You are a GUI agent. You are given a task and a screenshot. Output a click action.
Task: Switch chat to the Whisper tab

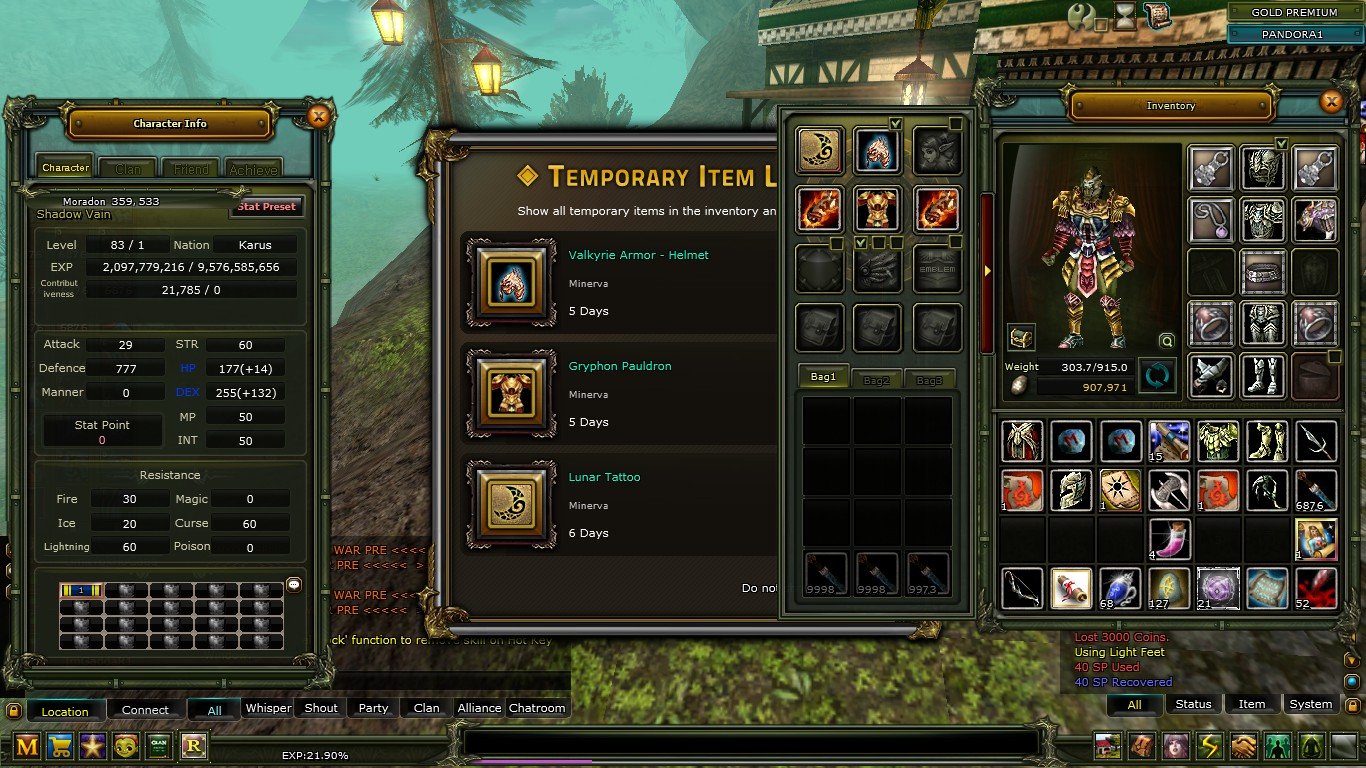pyautogui.click(x=268, y=708)
